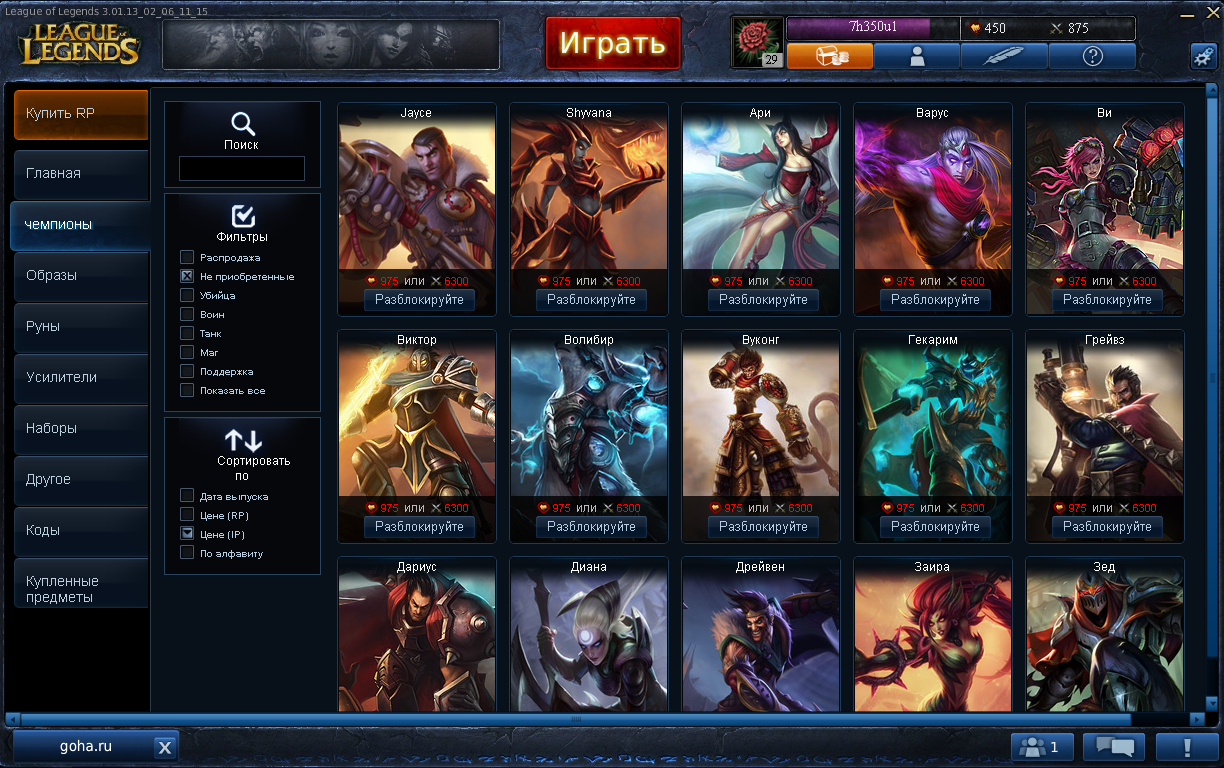Select the Усилители boosts section
Screen dimensions: 1224x768
point(80,377)
